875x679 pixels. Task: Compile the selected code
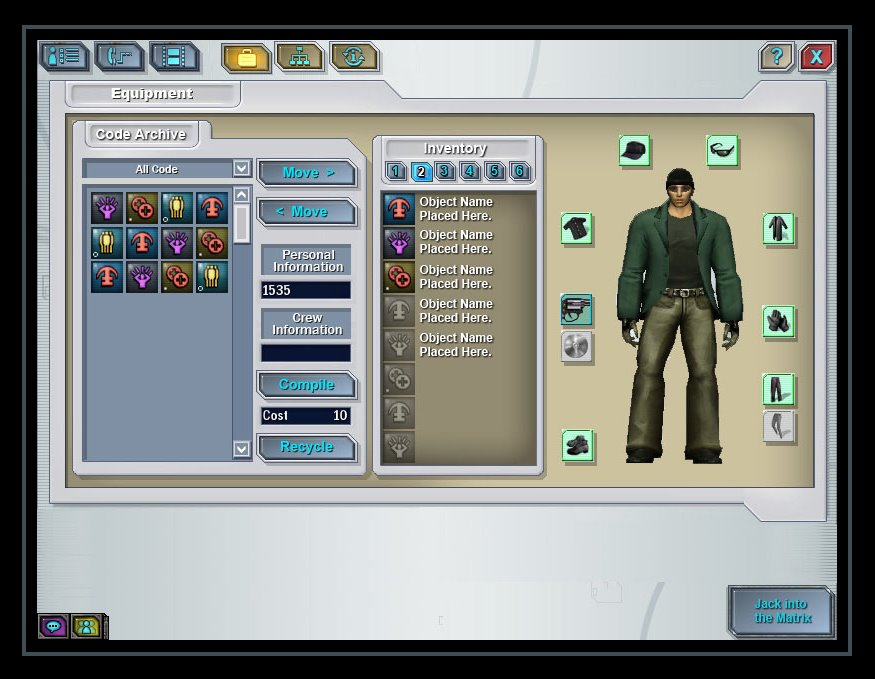307,385
